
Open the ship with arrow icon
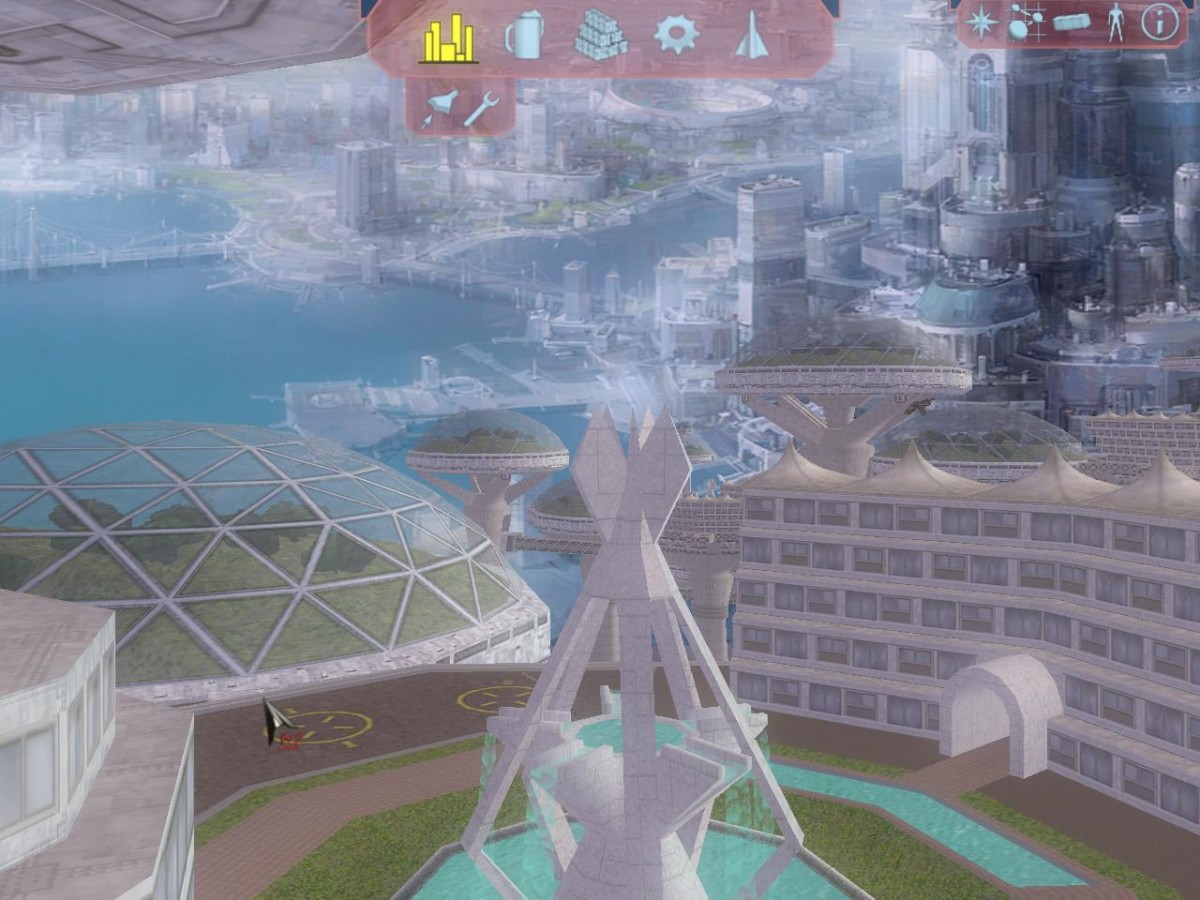[439, 108]
